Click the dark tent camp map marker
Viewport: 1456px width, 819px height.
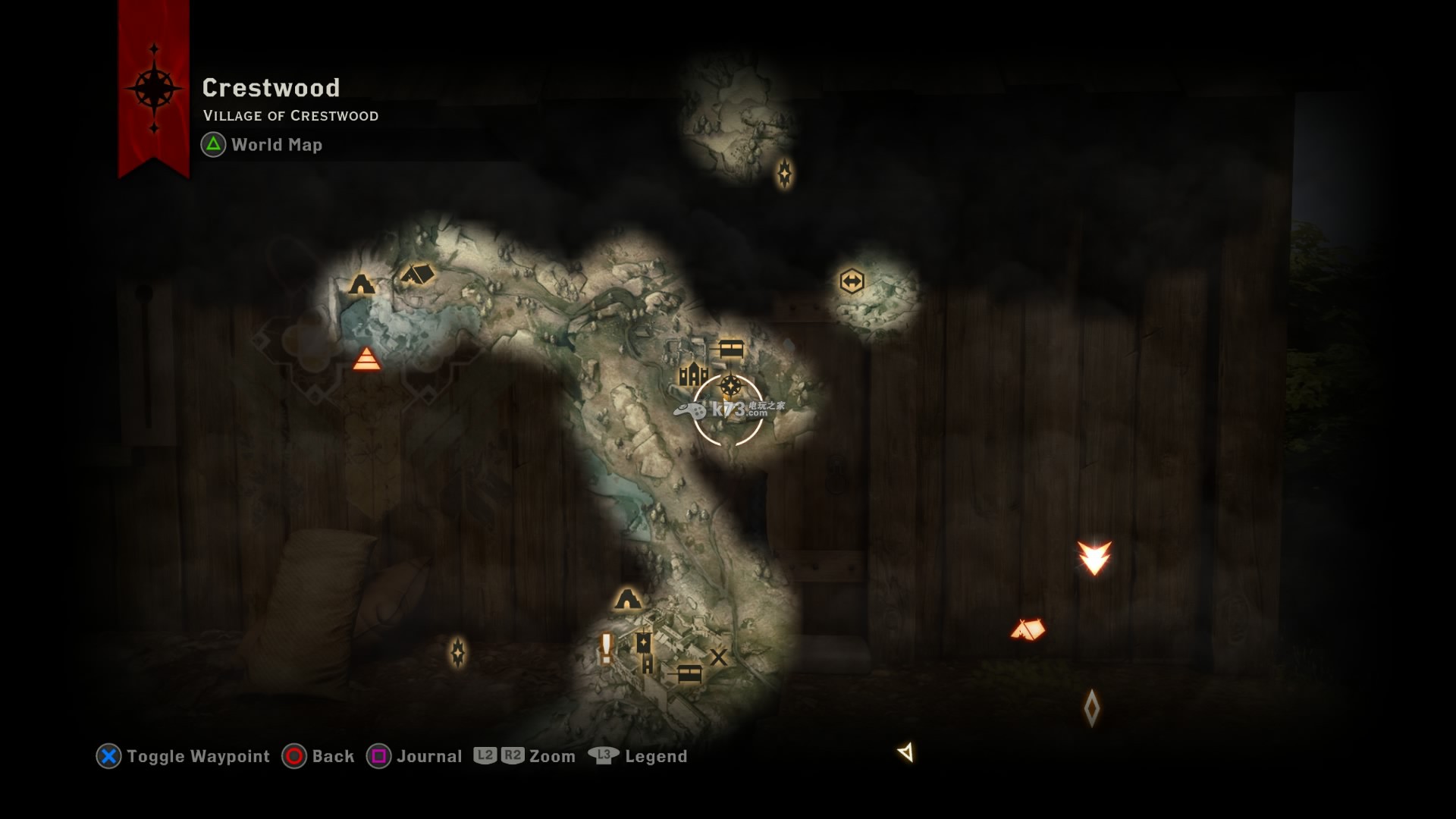tap(416, 273)
